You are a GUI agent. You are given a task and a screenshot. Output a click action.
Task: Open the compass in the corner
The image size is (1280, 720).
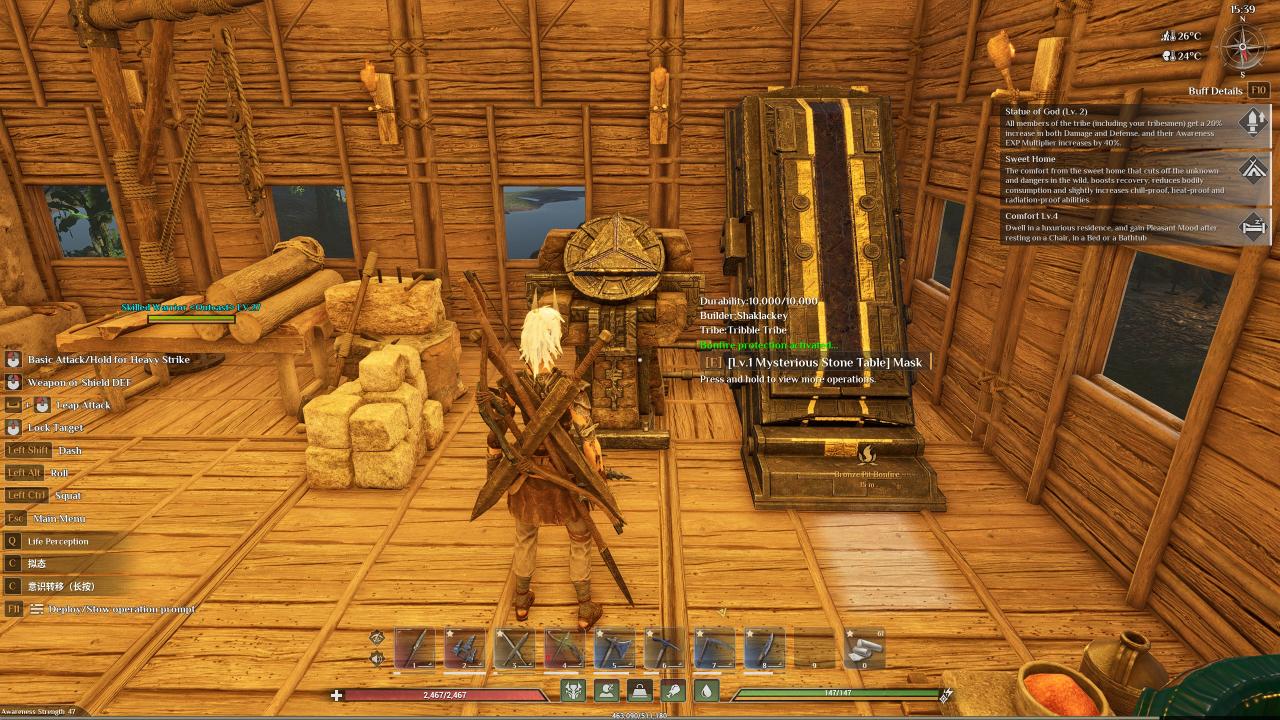1243,45
